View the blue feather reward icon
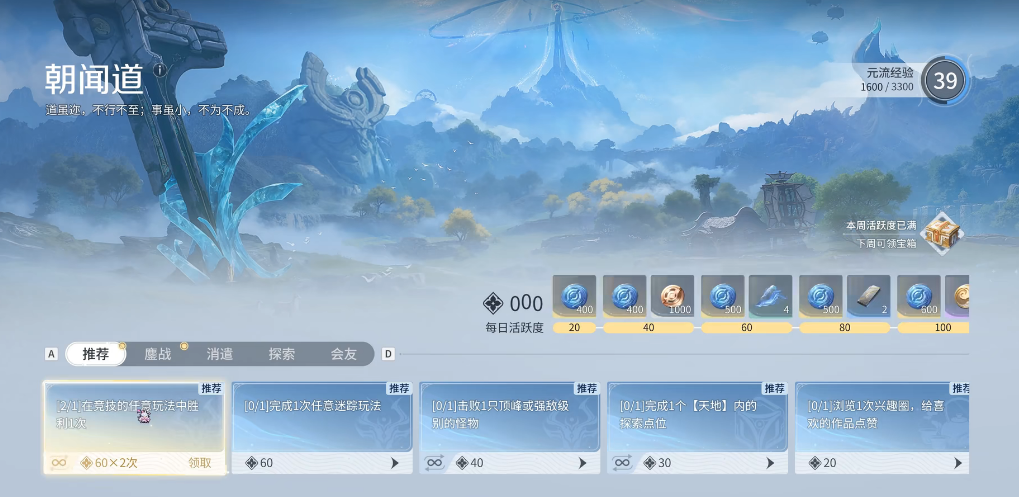Viewport: 1019px width, 497px height. (x=770, y=297)
